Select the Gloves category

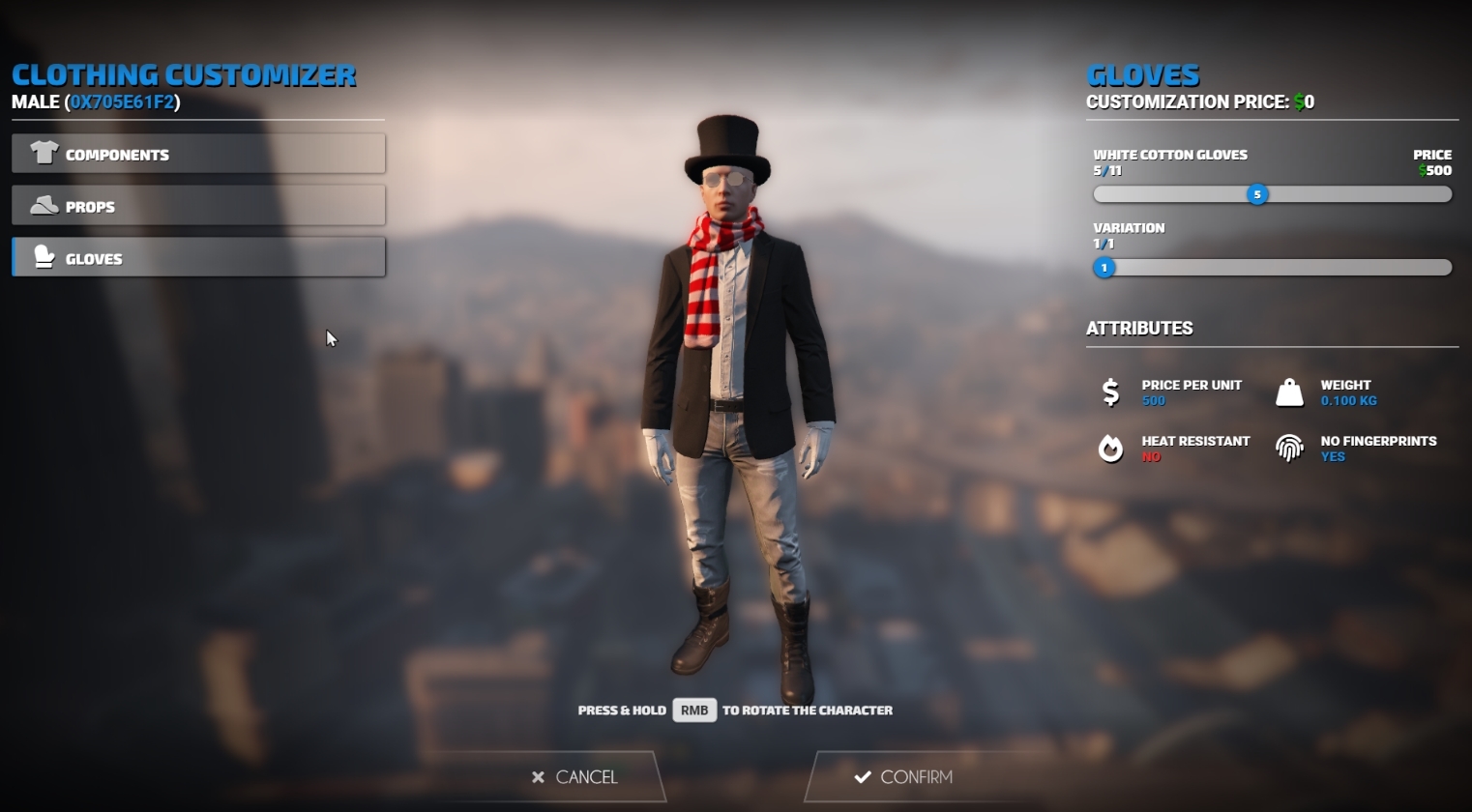click(x=198, y=257)
